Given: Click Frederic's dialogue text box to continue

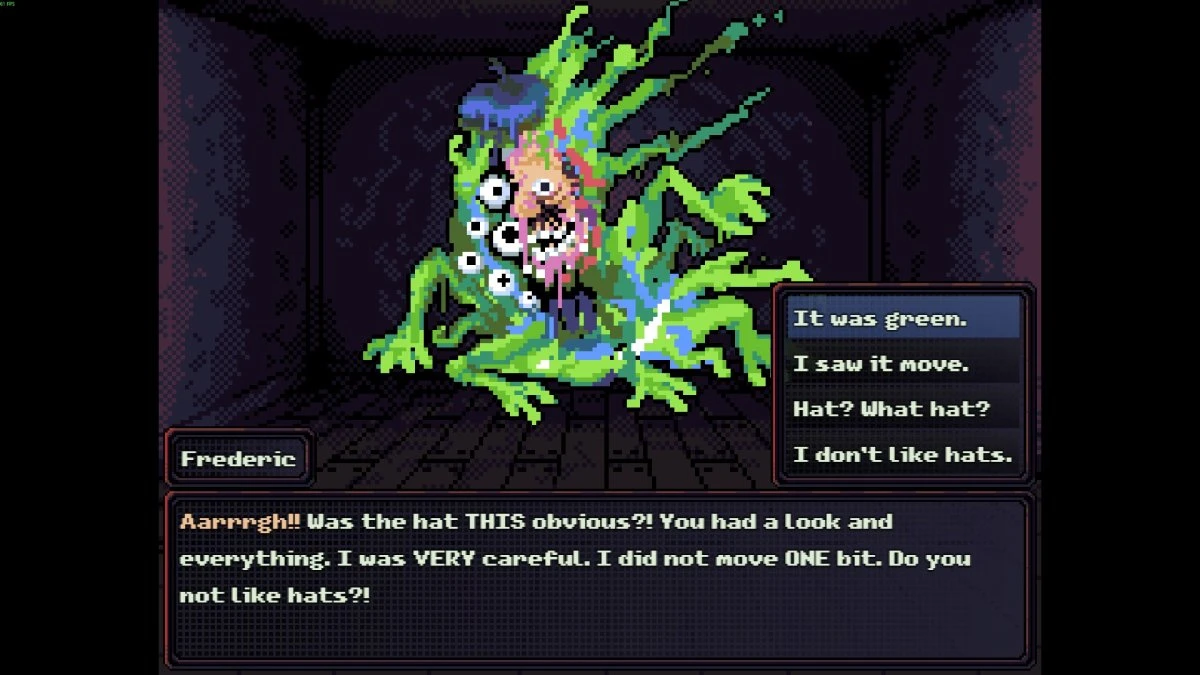Looking at the screenshot, I should (x=598, y=578).
